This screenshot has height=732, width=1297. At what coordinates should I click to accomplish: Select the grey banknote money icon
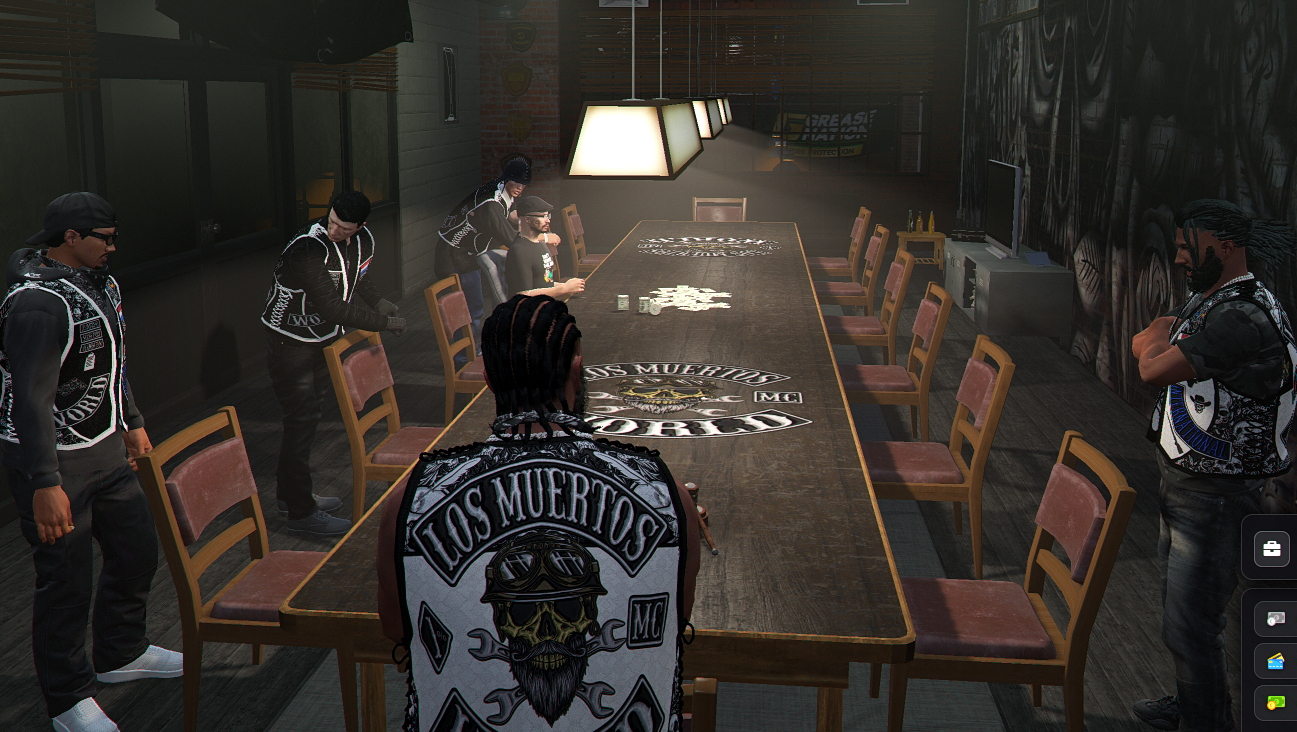(1275, 619)
